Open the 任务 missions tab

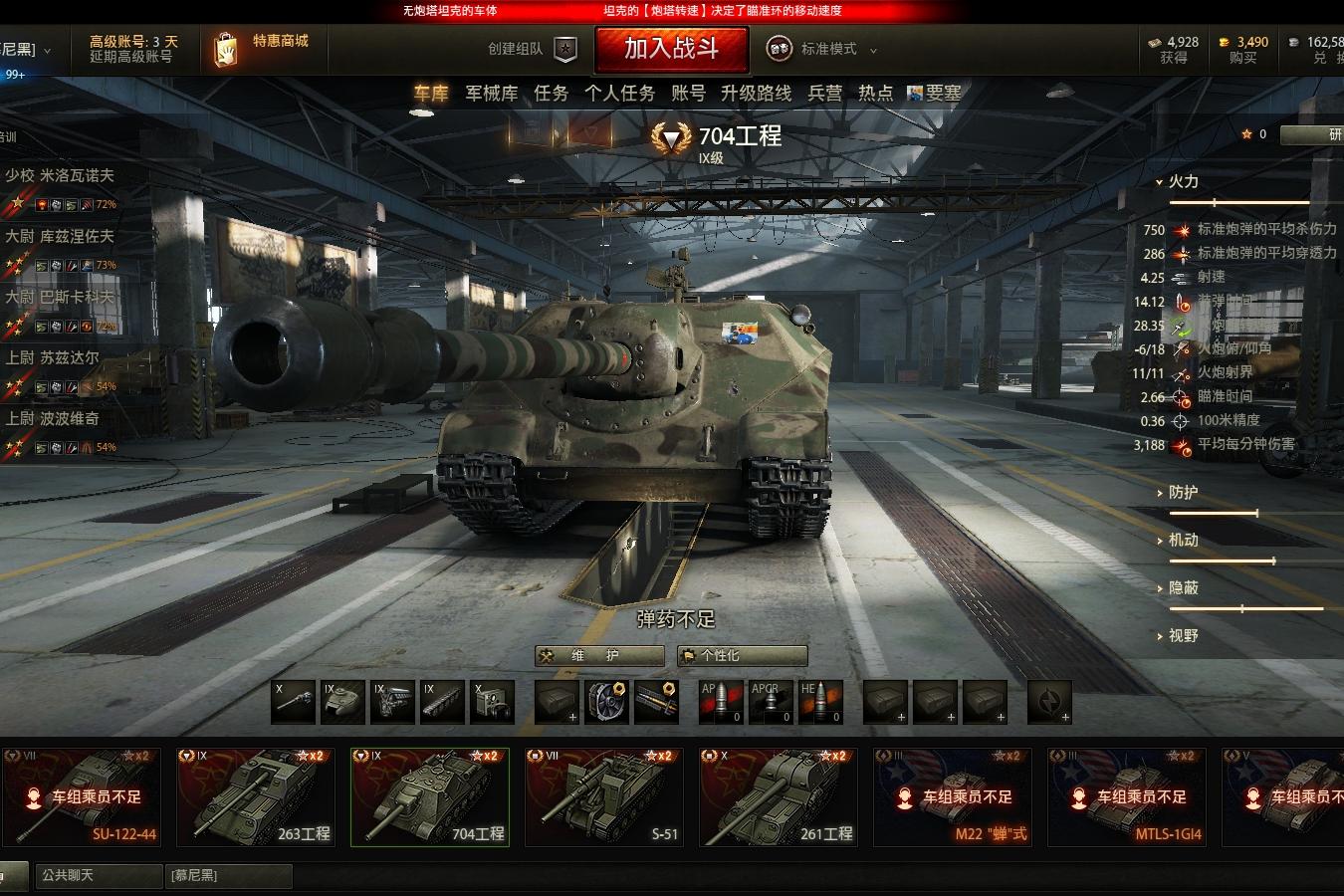click(x=551, y=94)
